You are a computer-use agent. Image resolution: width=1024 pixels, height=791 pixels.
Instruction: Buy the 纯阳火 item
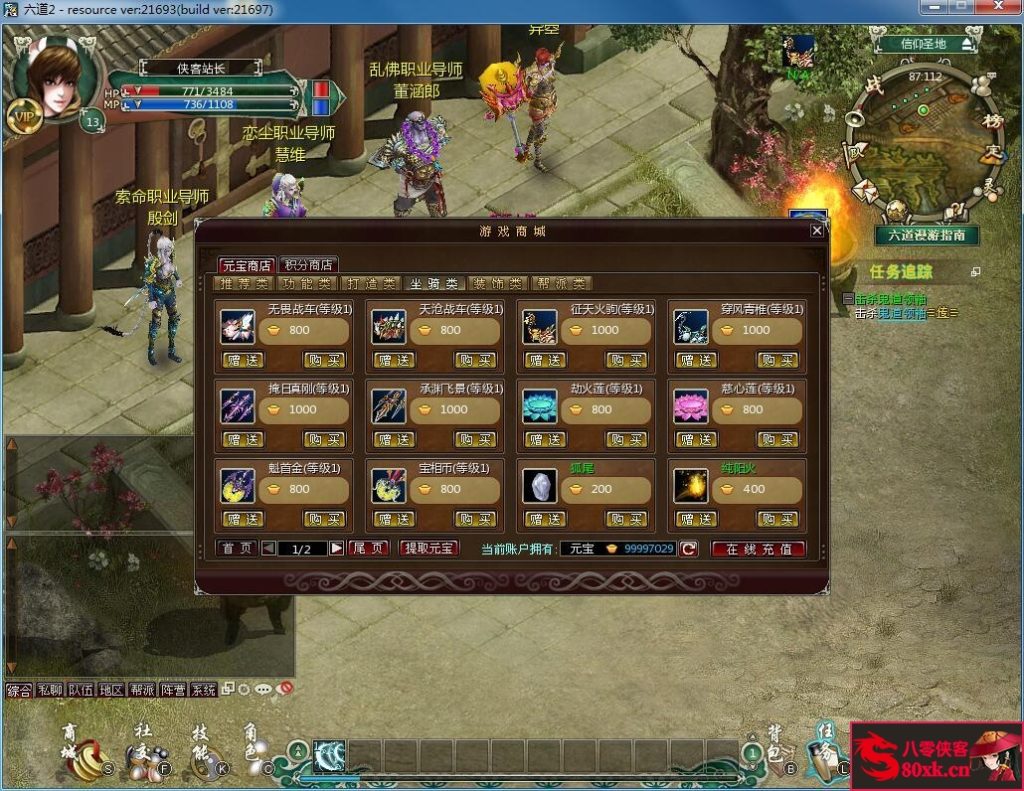(x=778, y=519)
